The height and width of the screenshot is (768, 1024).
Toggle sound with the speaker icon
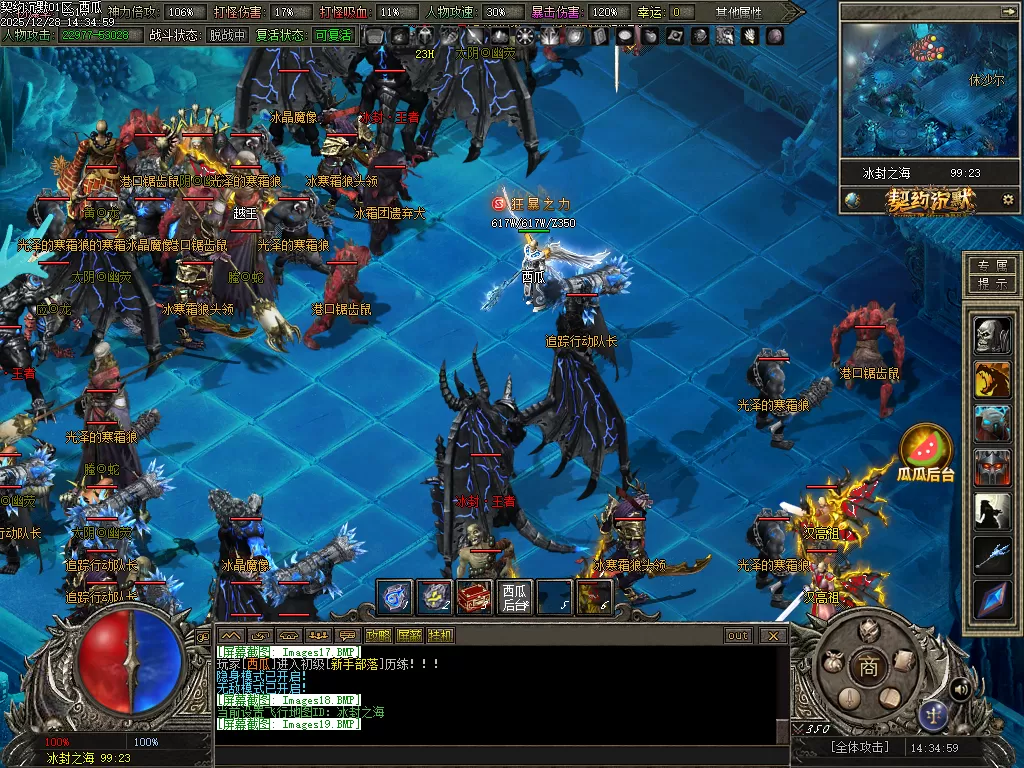[x=961, y=688]
